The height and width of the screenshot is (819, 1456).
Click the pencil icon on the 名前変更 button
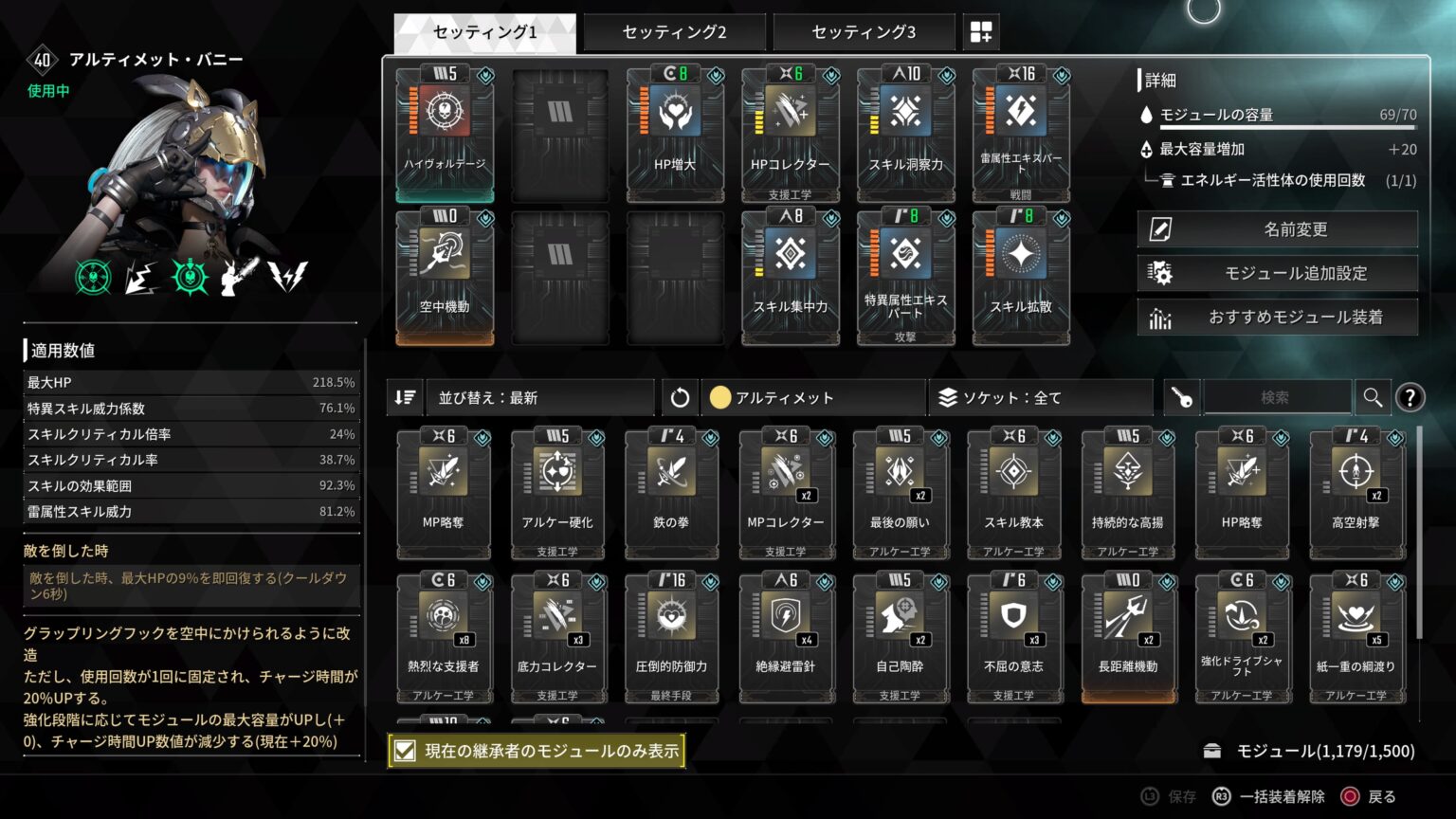(x=1160, y=228)
